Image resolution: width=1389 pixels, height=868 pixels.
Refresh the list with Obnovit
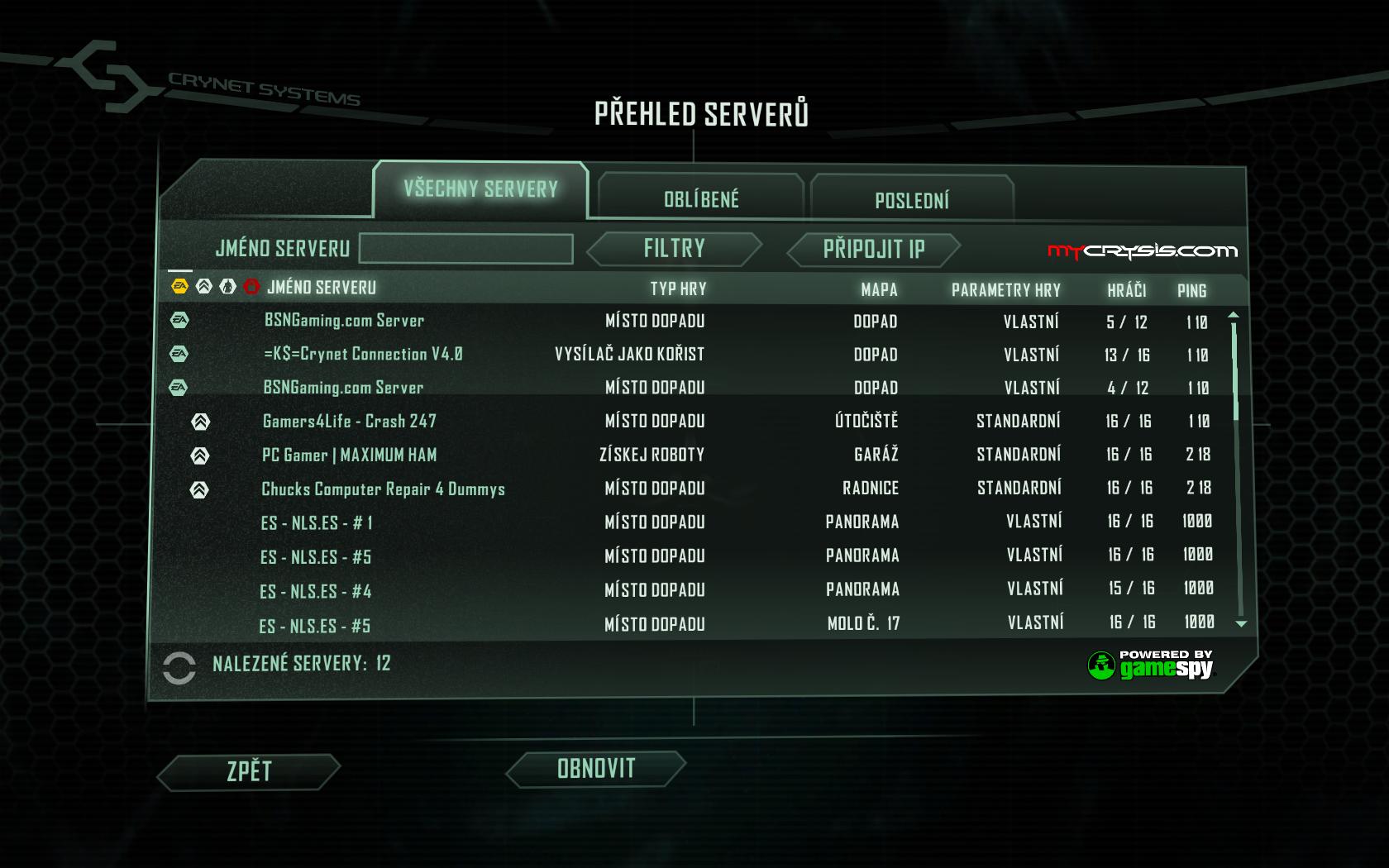[595, 769]
